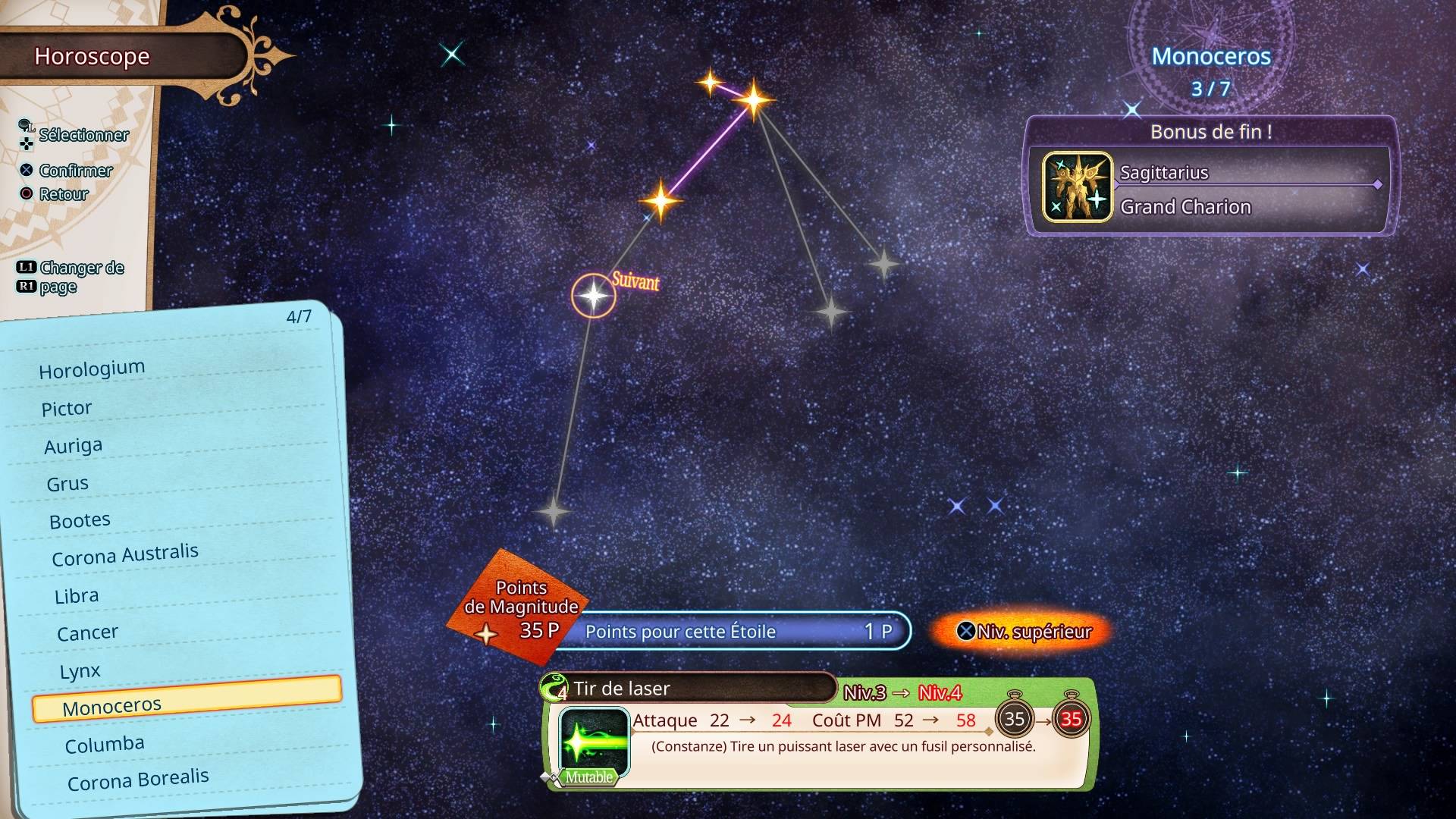Select Horologium in the constellation list

click(x=92, y=370)
